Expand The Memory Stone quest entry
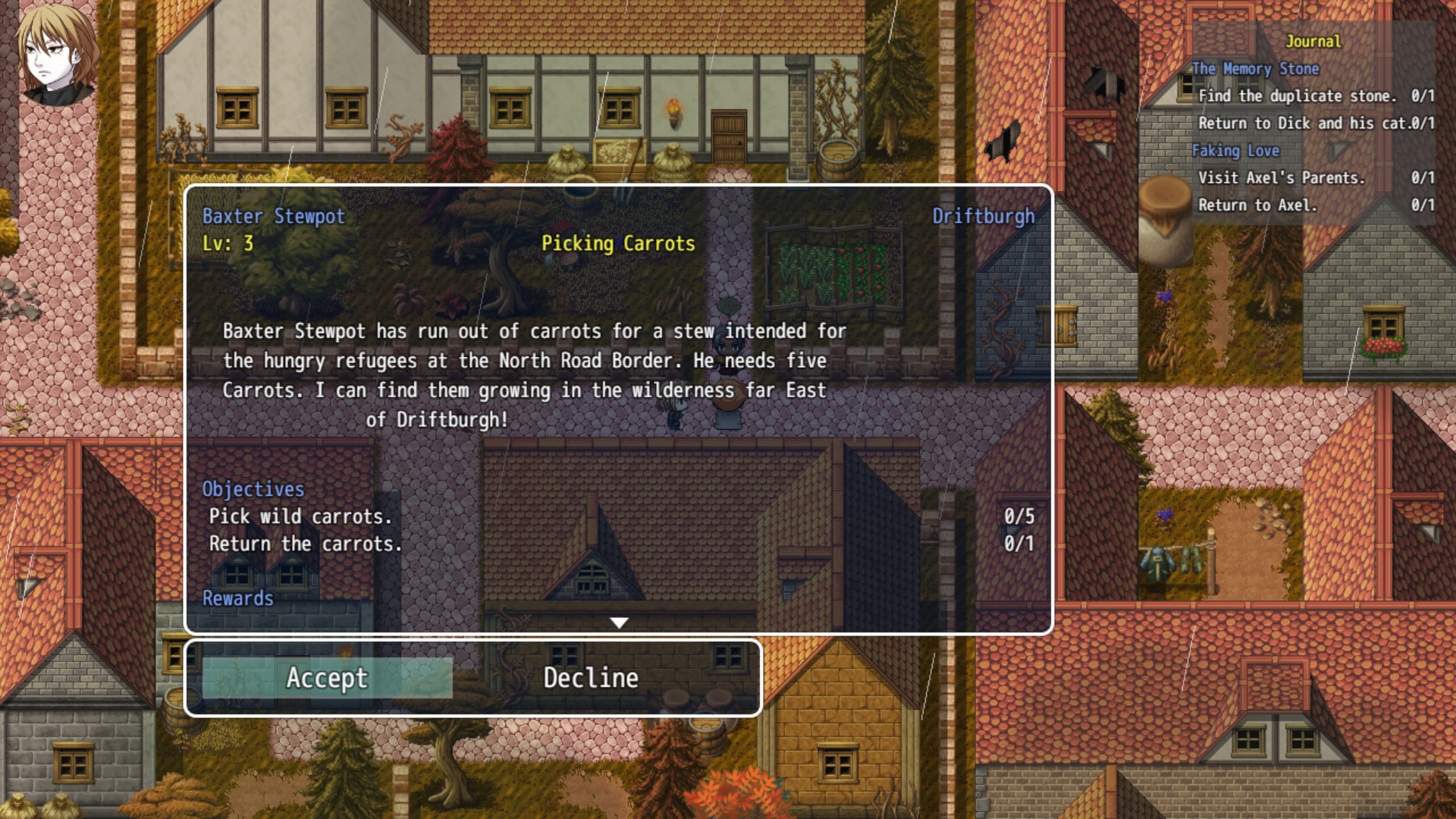Viewport: 1456px width, 819px height. [1254, 68]
